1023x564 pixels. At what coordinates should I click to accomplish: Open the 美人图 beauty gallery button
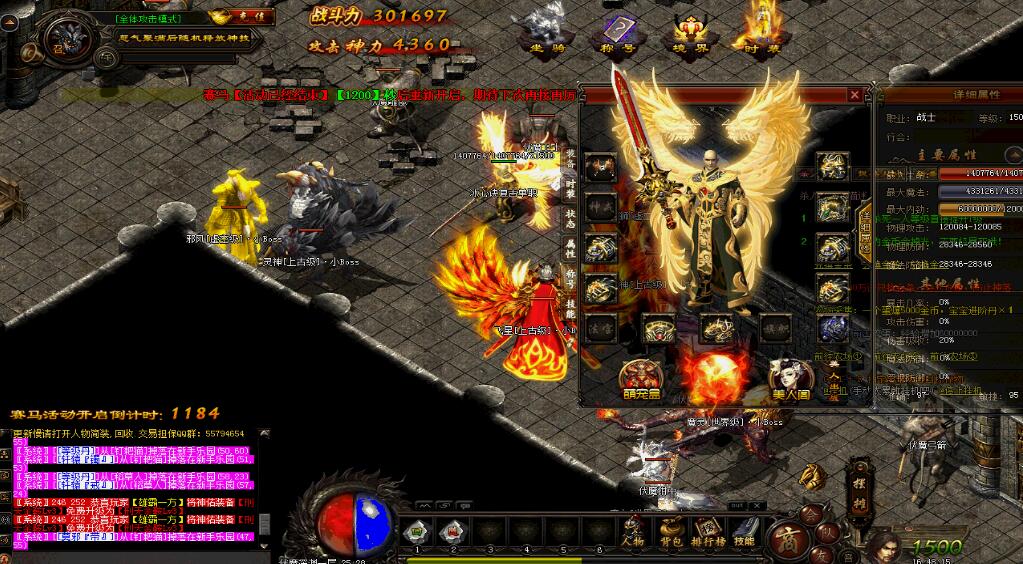tap(790, 380)
